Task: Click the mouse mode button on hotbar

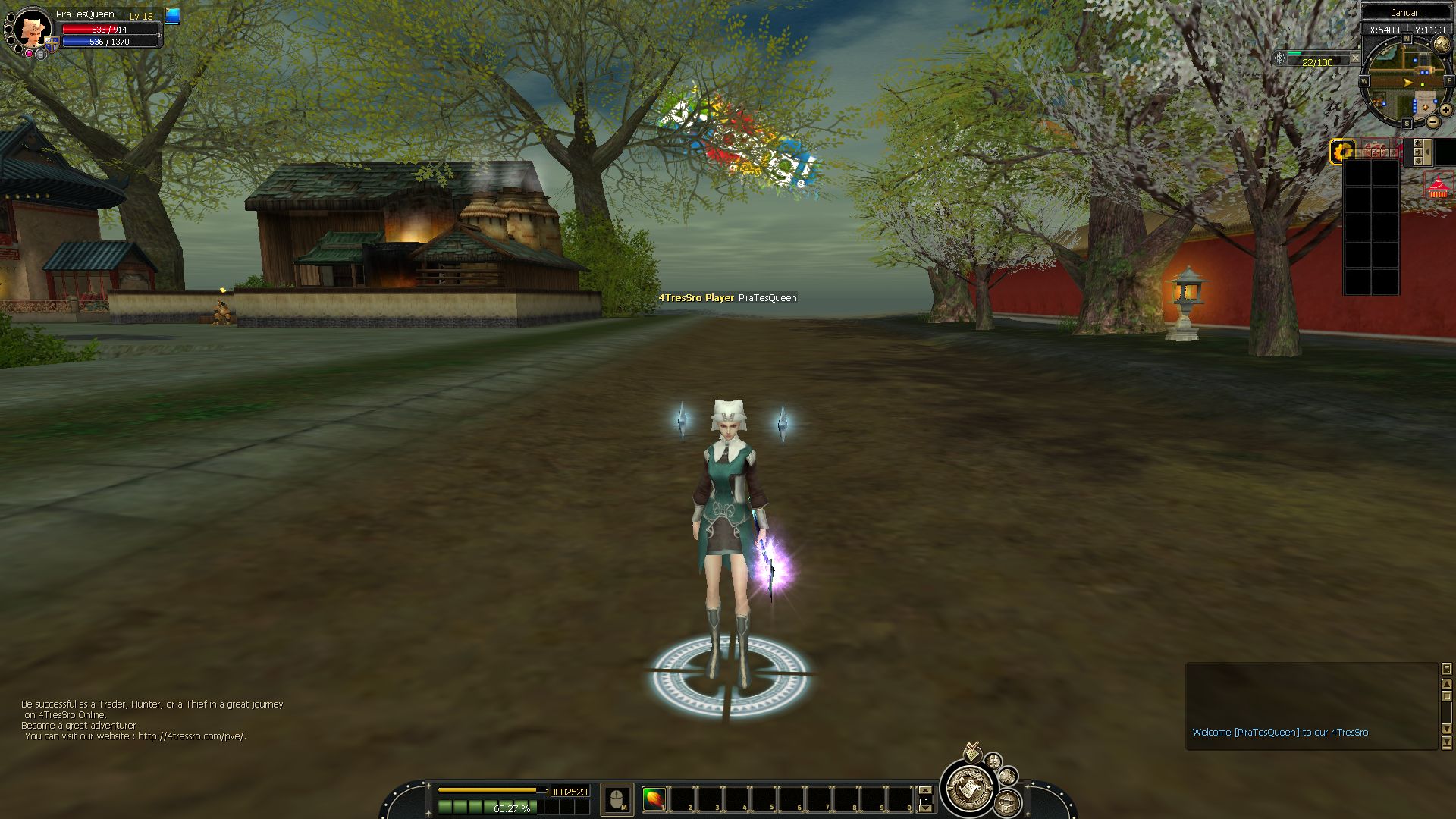Action: point(617,799)
